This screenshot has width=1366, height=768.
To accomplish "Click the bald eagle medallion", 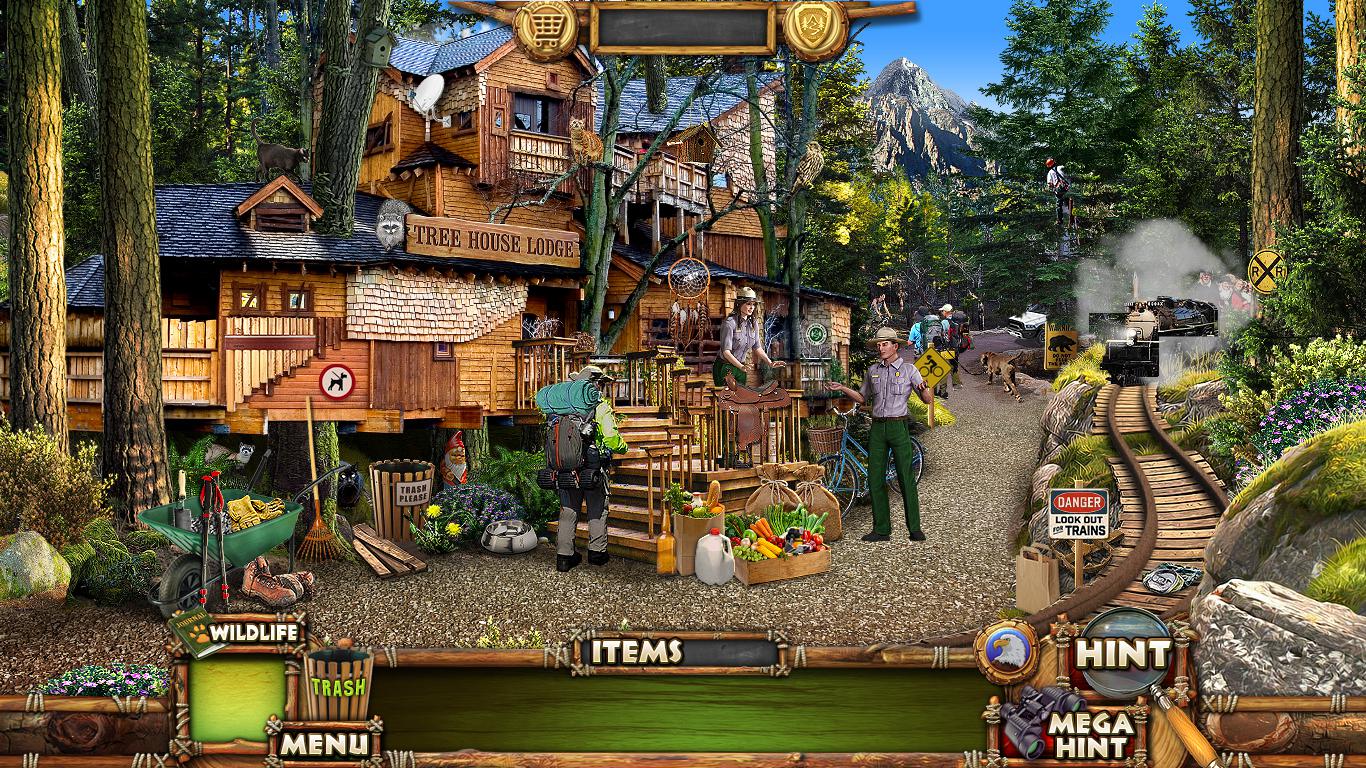I will (1006, 651).
